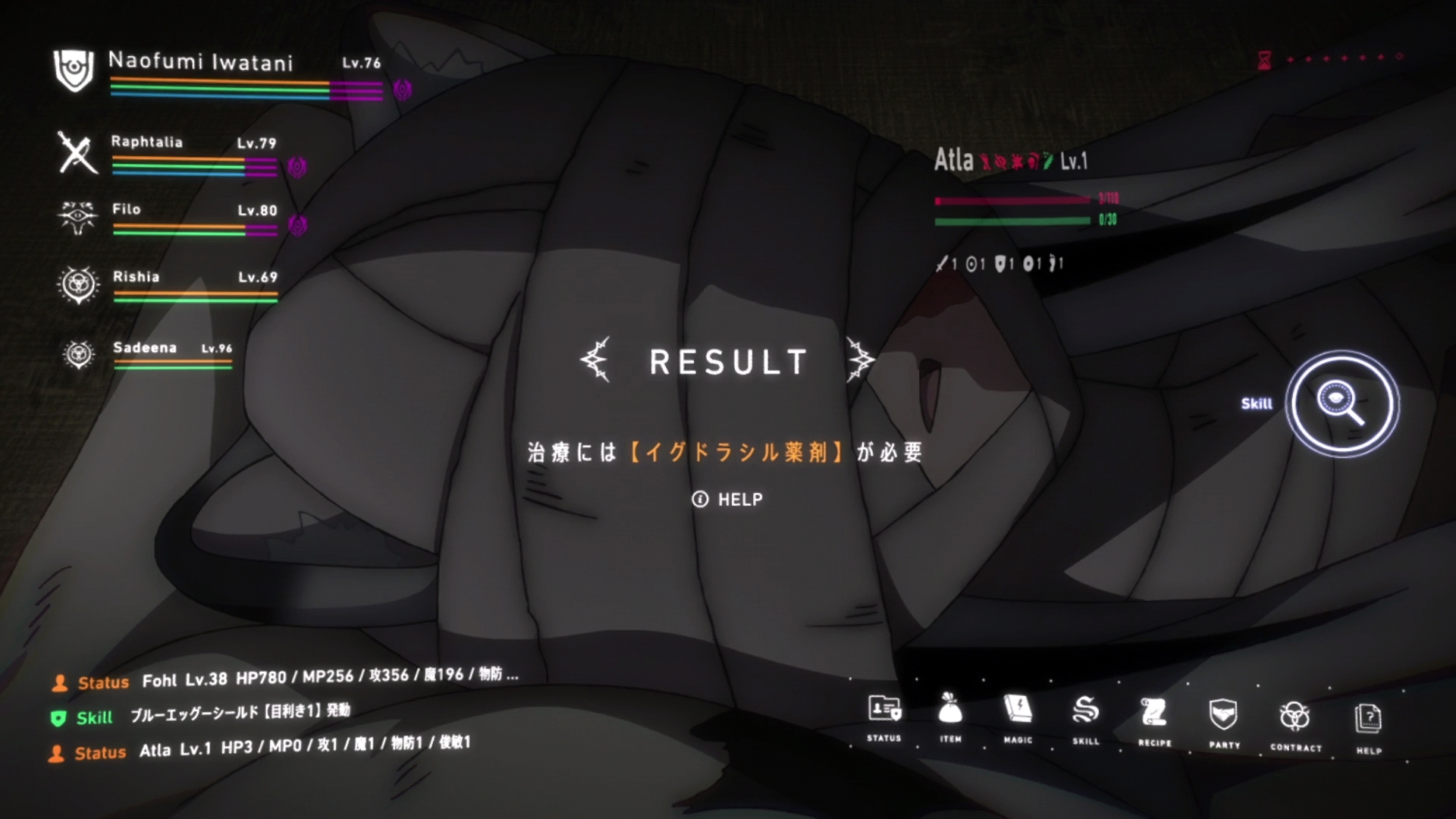Select Rishia in the party list
This screenshot has width=1456, height=819.
pyautogui.click(x=136, y=277)
